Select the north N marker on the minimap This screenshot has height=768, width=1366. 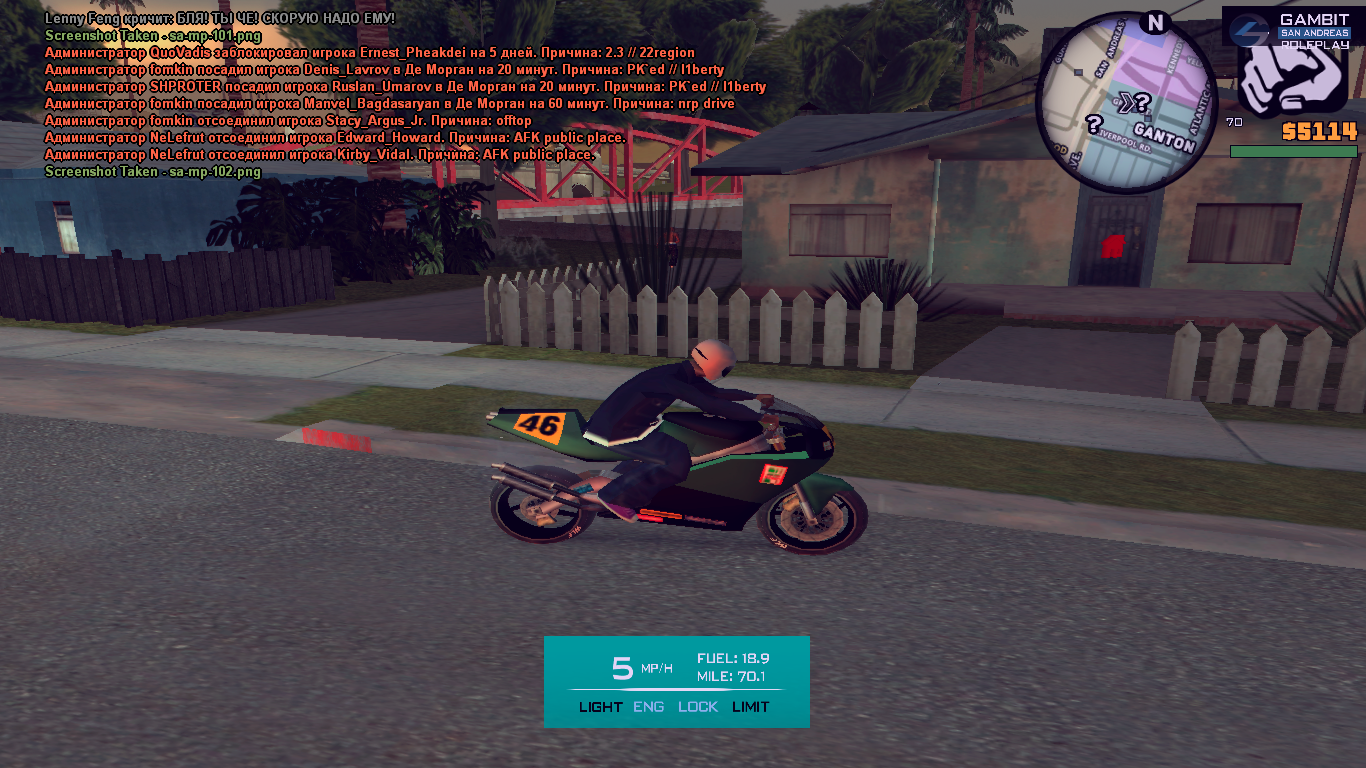[1155, 23]
